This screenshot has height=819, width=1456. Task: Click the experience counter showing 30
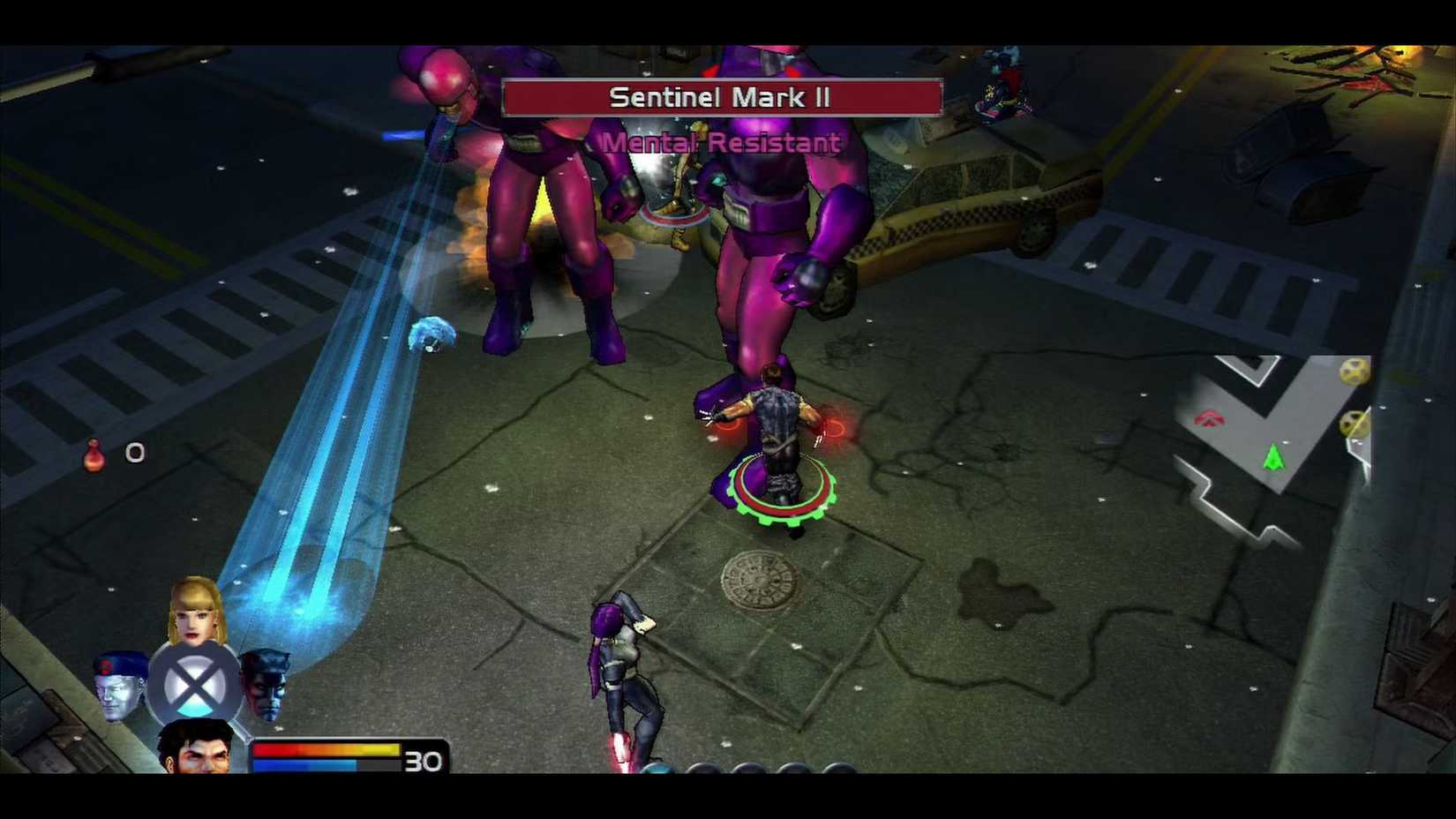[x=423, y=760]
